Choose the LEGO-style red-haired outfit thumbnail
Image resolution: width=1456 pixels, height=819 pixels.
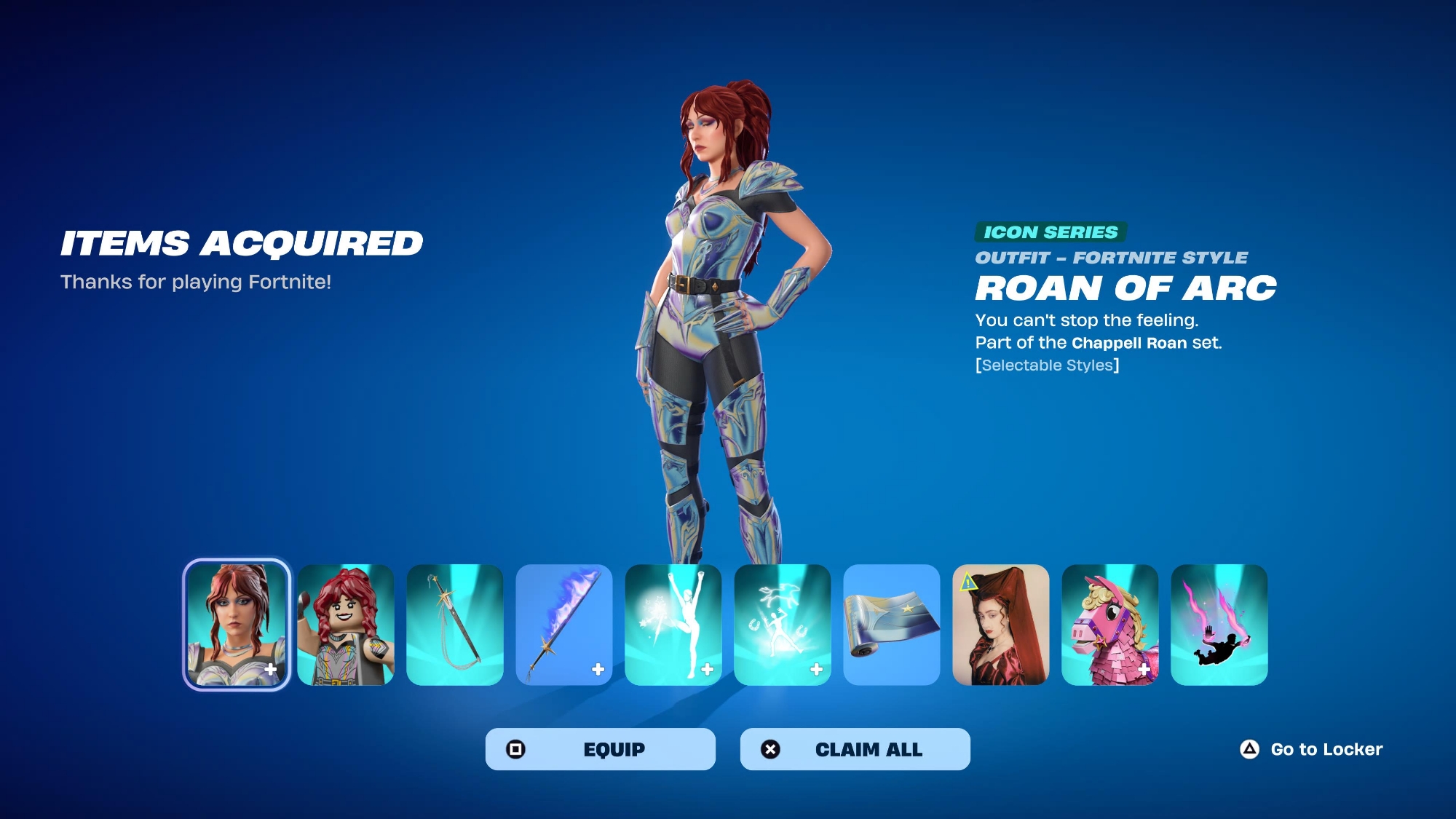[346, 625]
